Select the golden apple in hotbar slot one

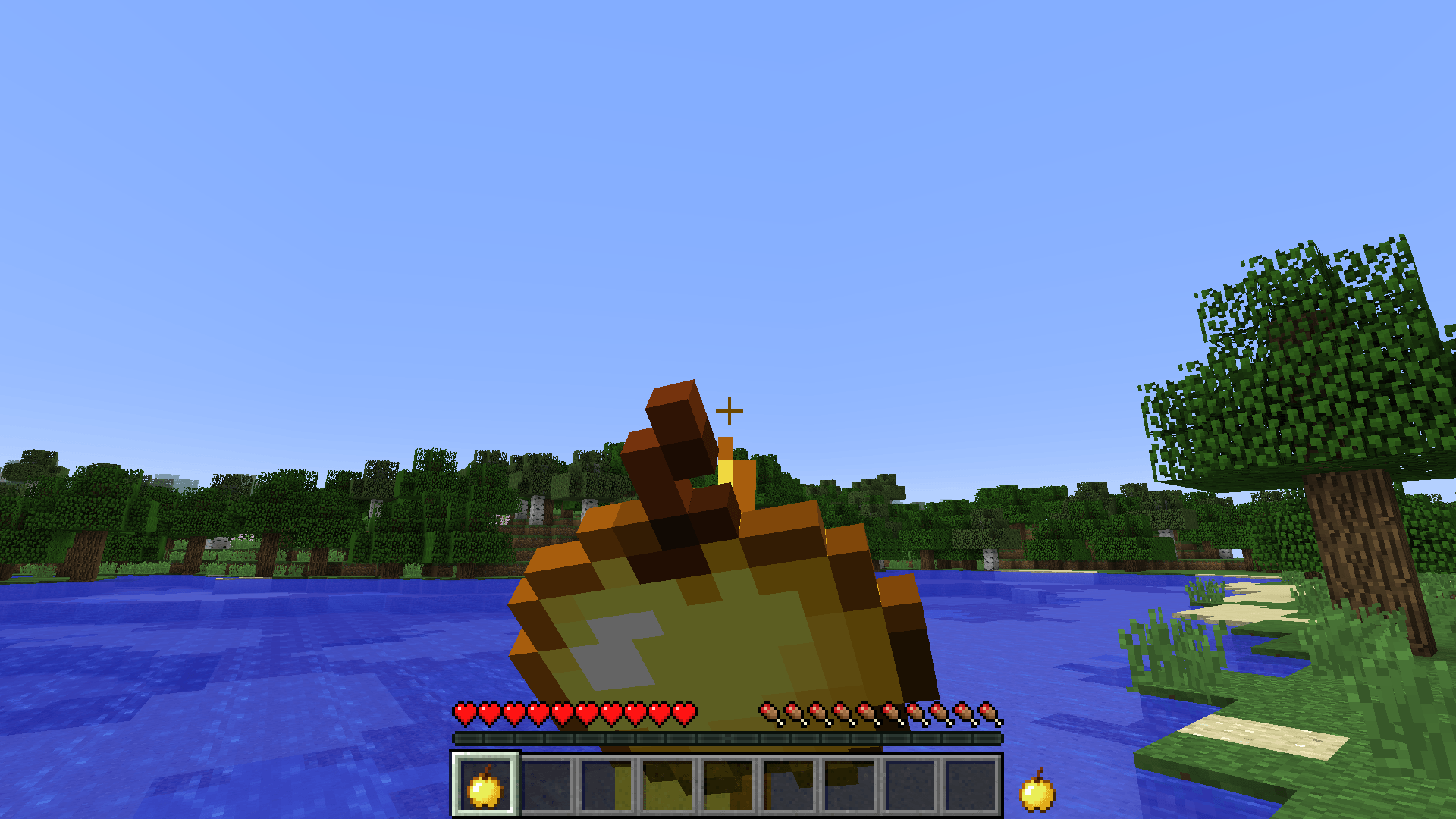(x=485, y=789)
